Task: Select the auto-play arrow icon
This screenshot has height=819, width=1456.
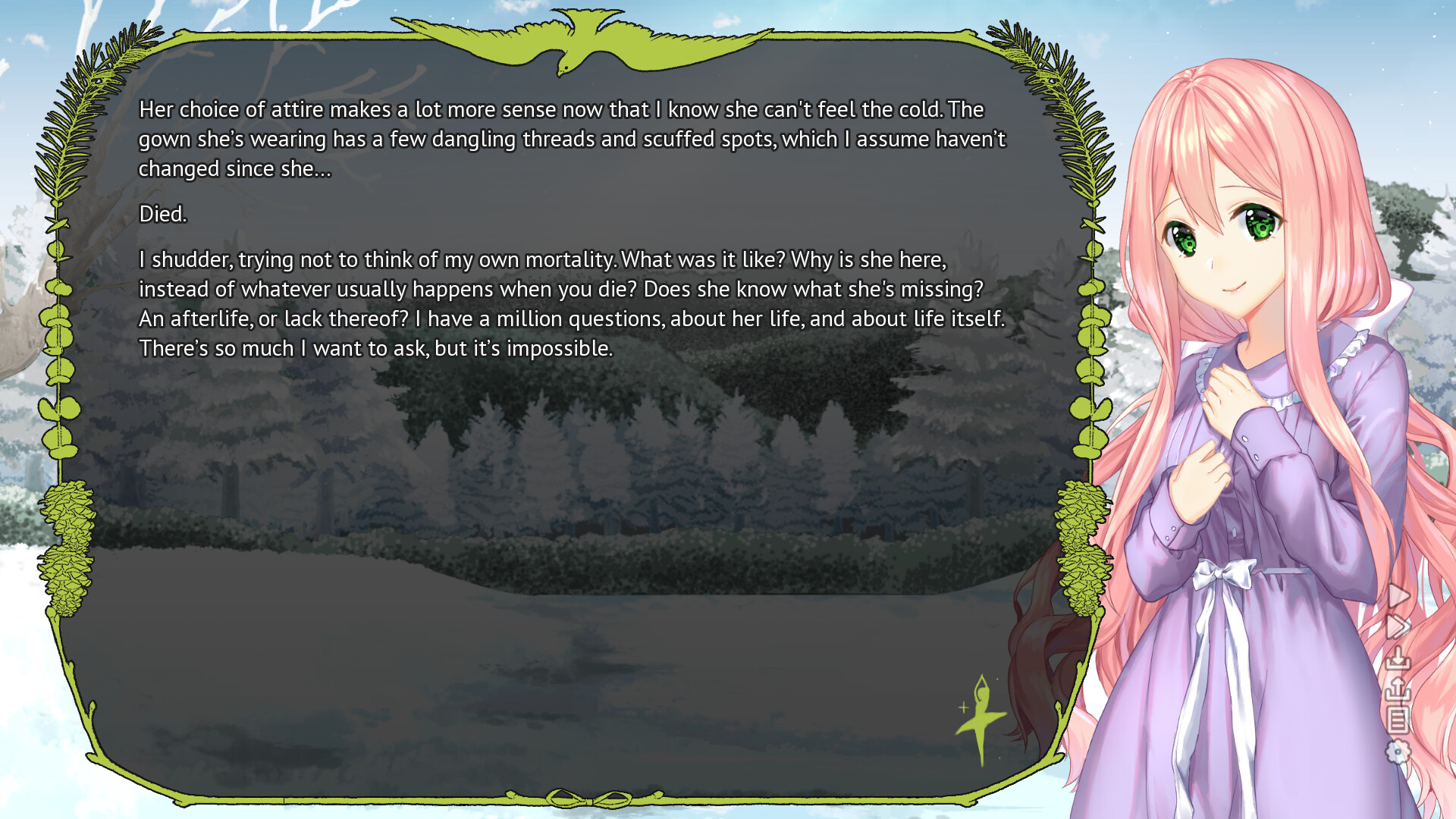Action: click(x=1398, y=596)
